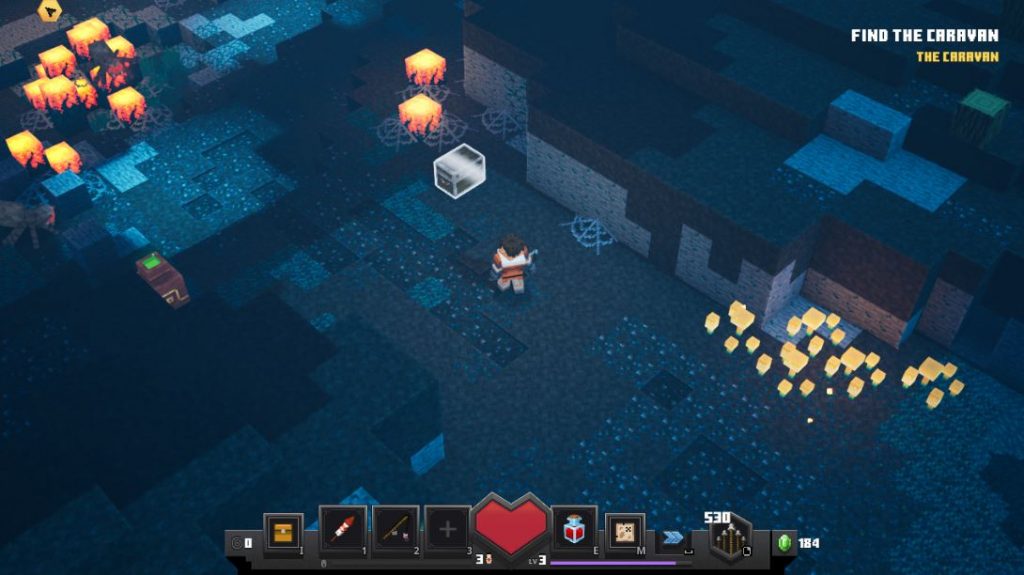Click the Find the Caravan objective

pyautogui.click(x=924, y=36)
